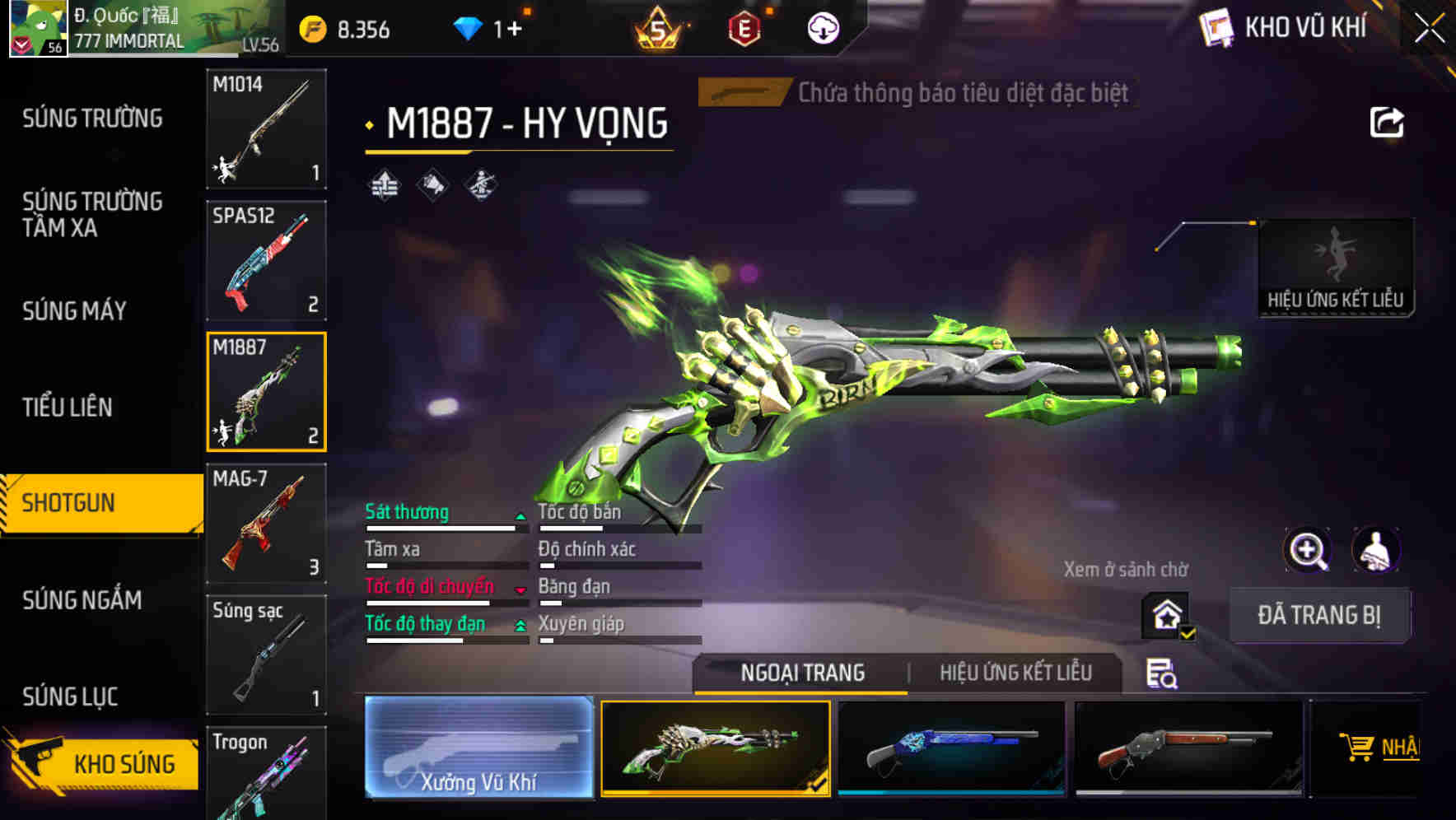
Task: Expand the Tốc độ thay đạn double arrow
Action: pyautogui.click(x=521, y=625)
